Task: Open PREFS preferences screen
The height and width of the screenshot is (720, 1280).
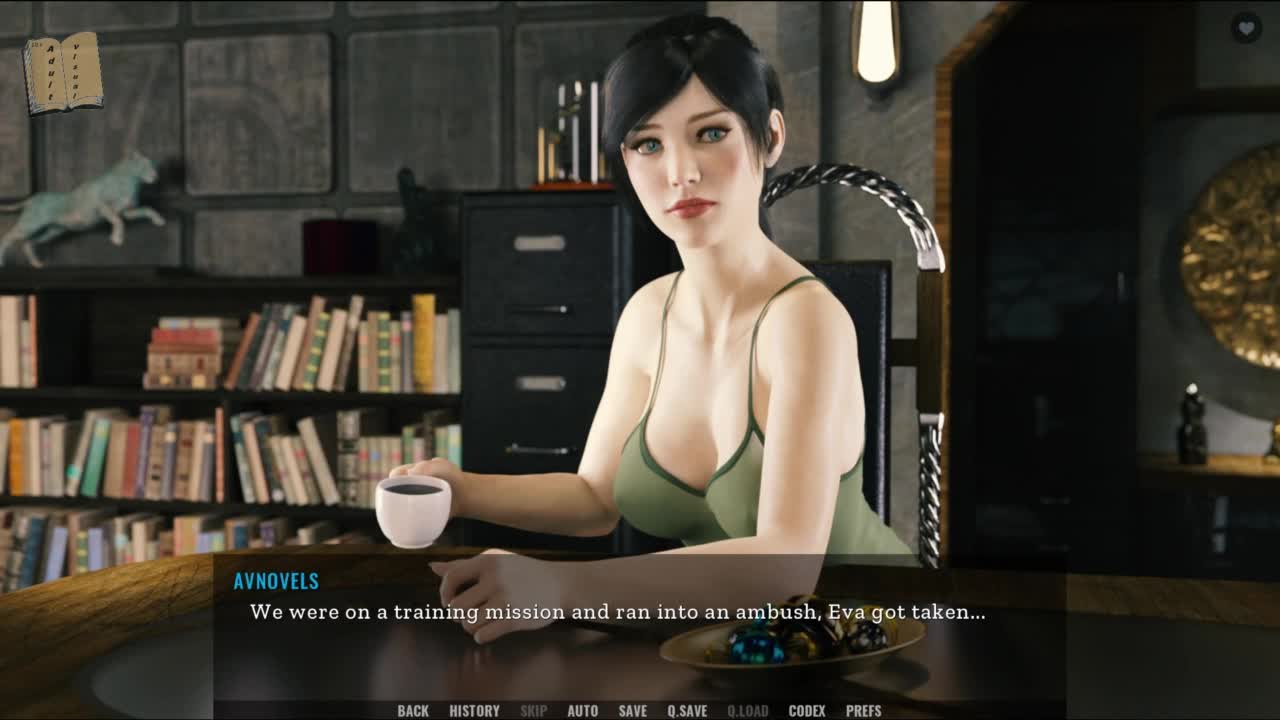Action: coord(864,711)
